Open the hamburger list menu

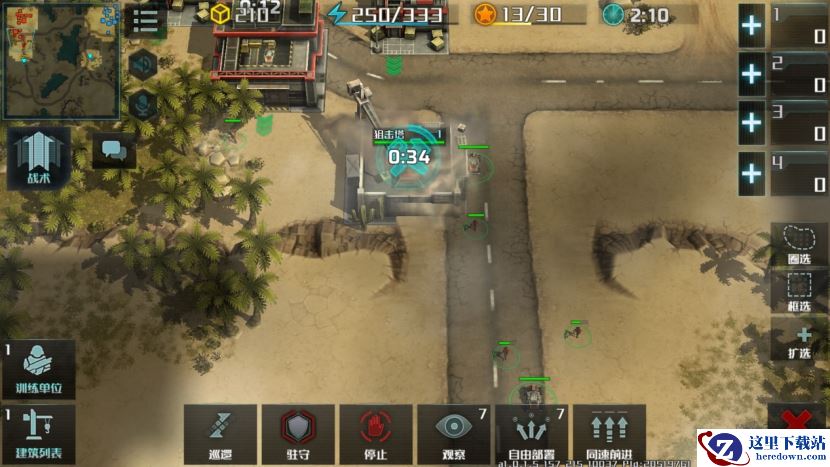pos(147,21)
